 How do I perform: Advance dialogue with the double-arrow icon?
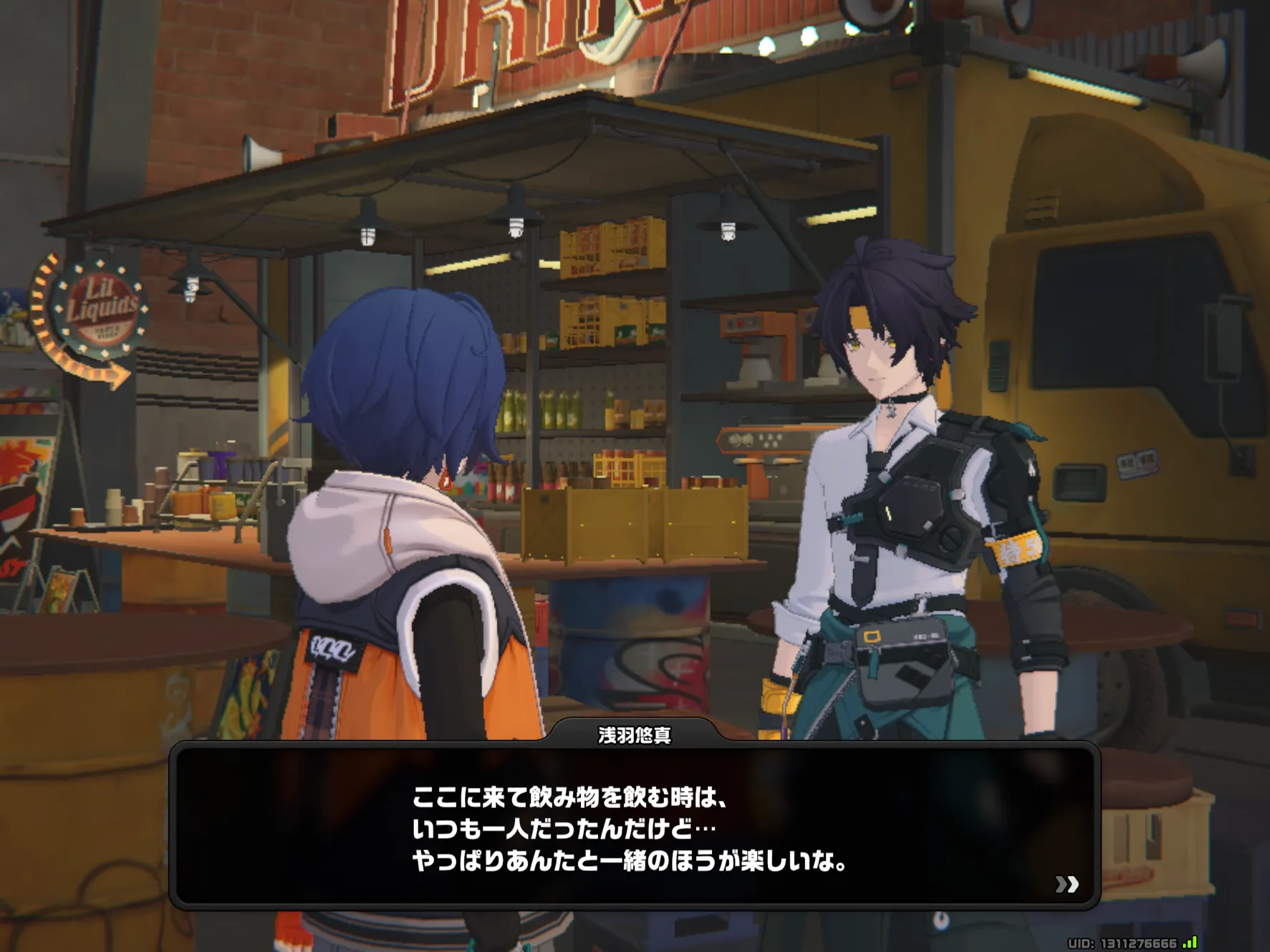pyautogui.click(x=1067, y=884)
